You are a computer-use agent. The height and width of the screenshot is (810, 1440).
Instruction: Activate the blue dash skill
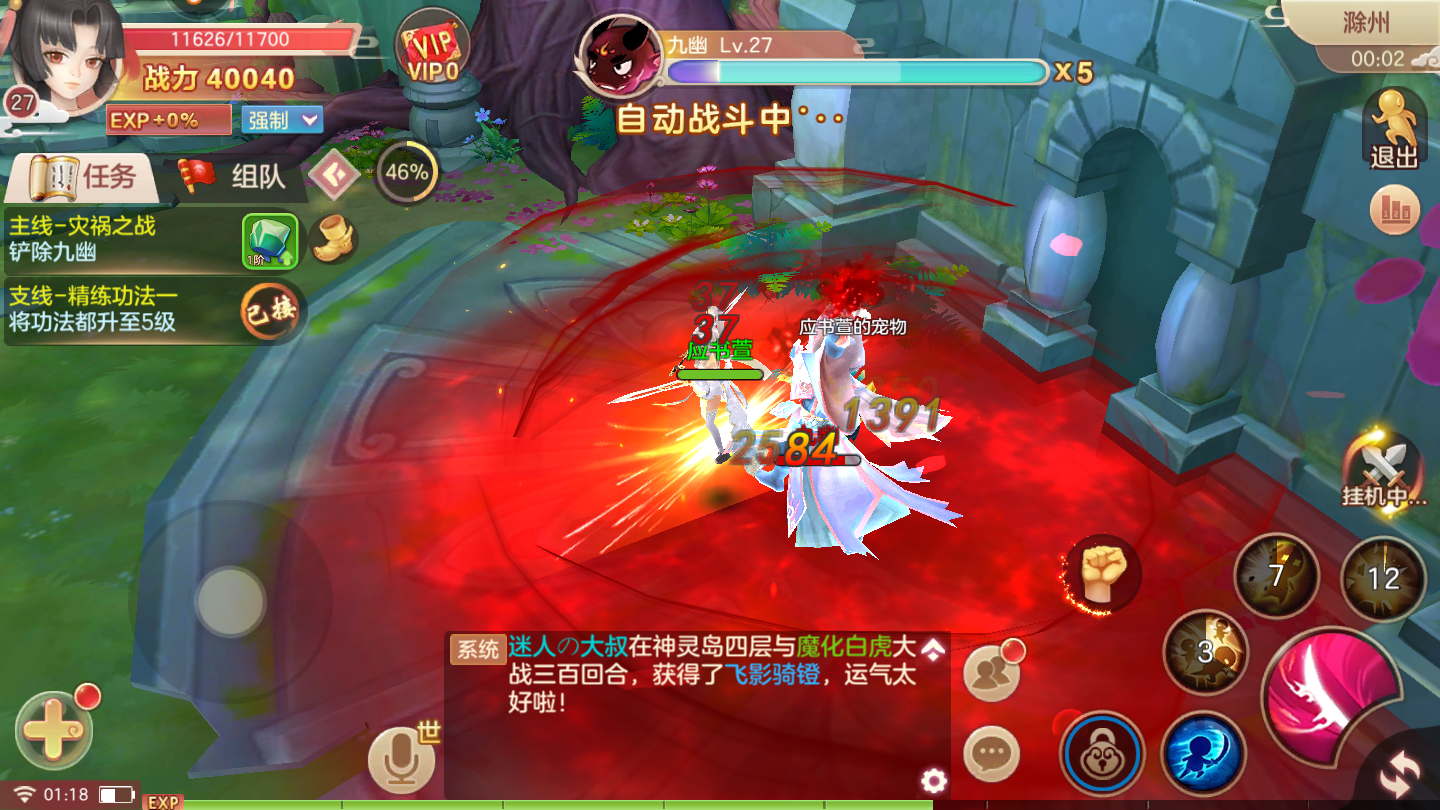point(1202,752)
